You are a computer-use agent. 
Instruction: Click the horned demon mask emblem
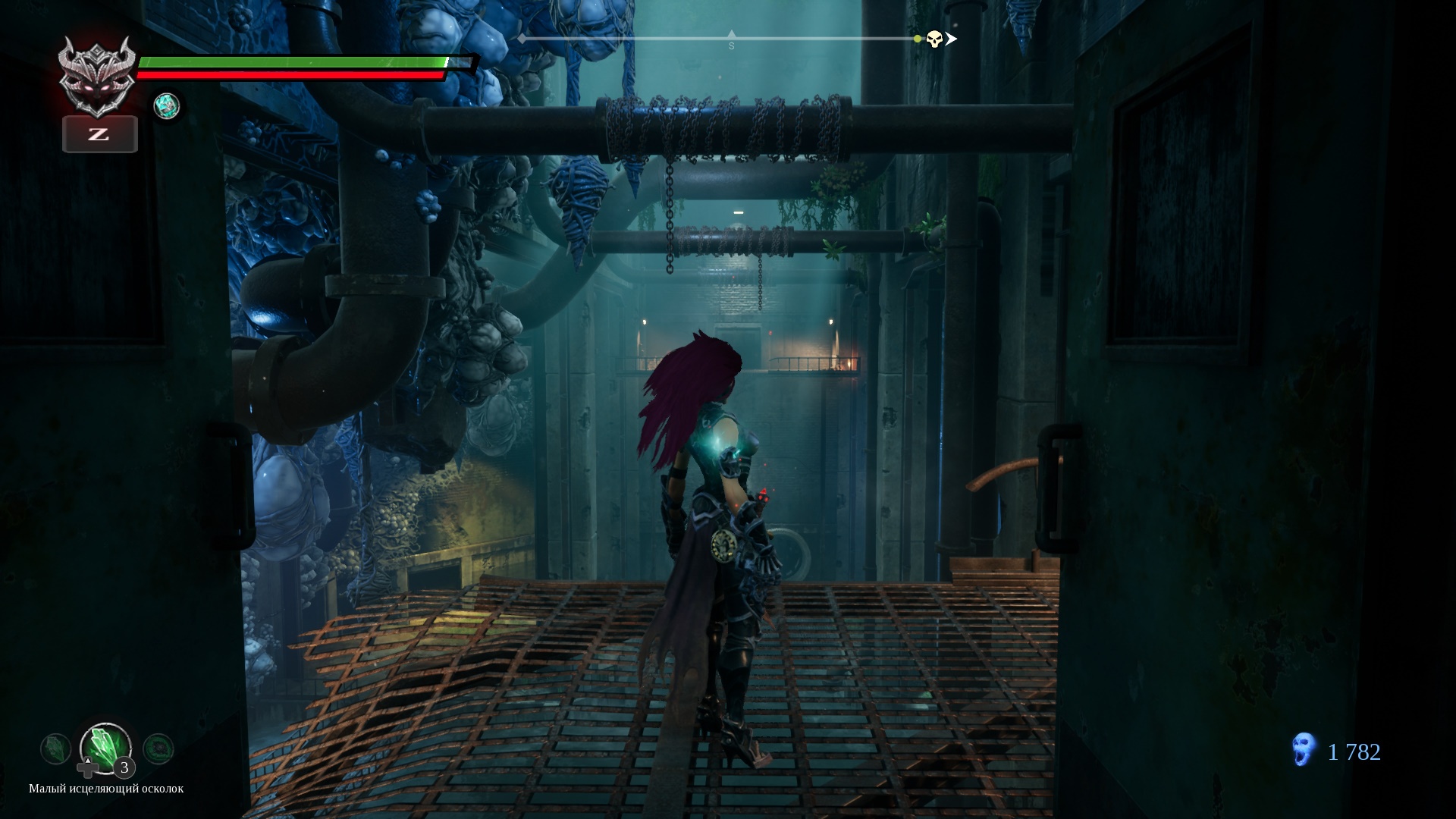tap(98, 77)
